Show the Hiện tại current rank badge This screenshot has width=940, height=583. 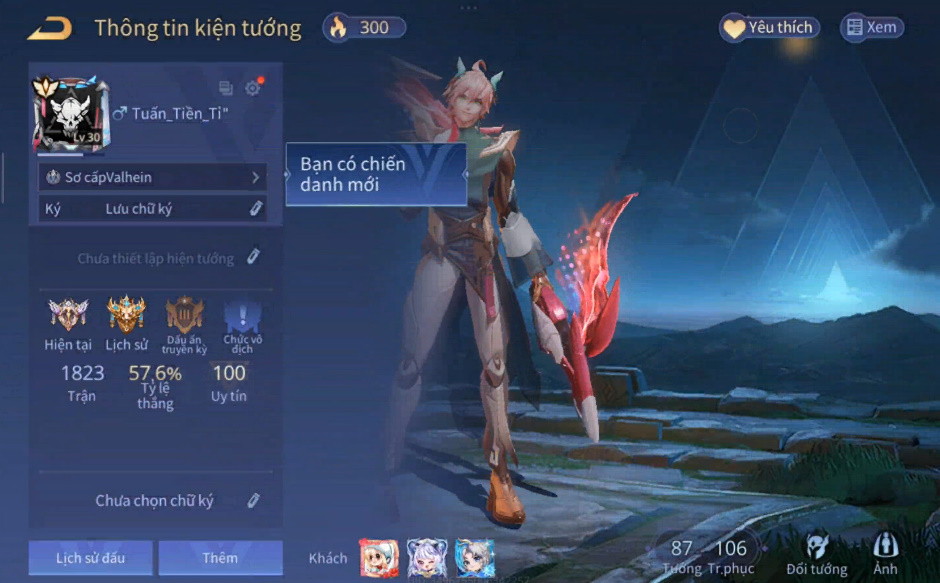point(68,315)
